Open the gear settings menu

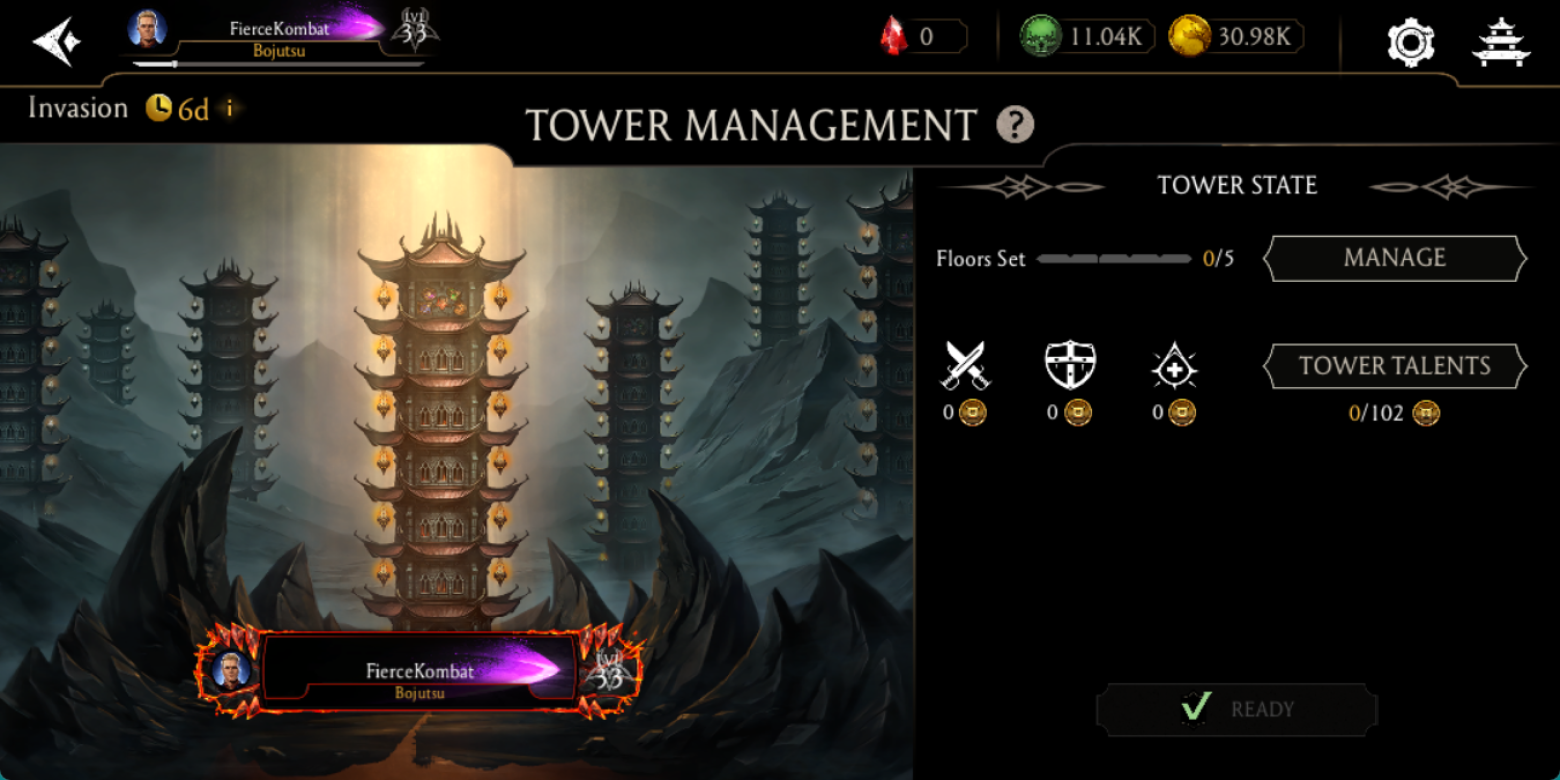1410,42
